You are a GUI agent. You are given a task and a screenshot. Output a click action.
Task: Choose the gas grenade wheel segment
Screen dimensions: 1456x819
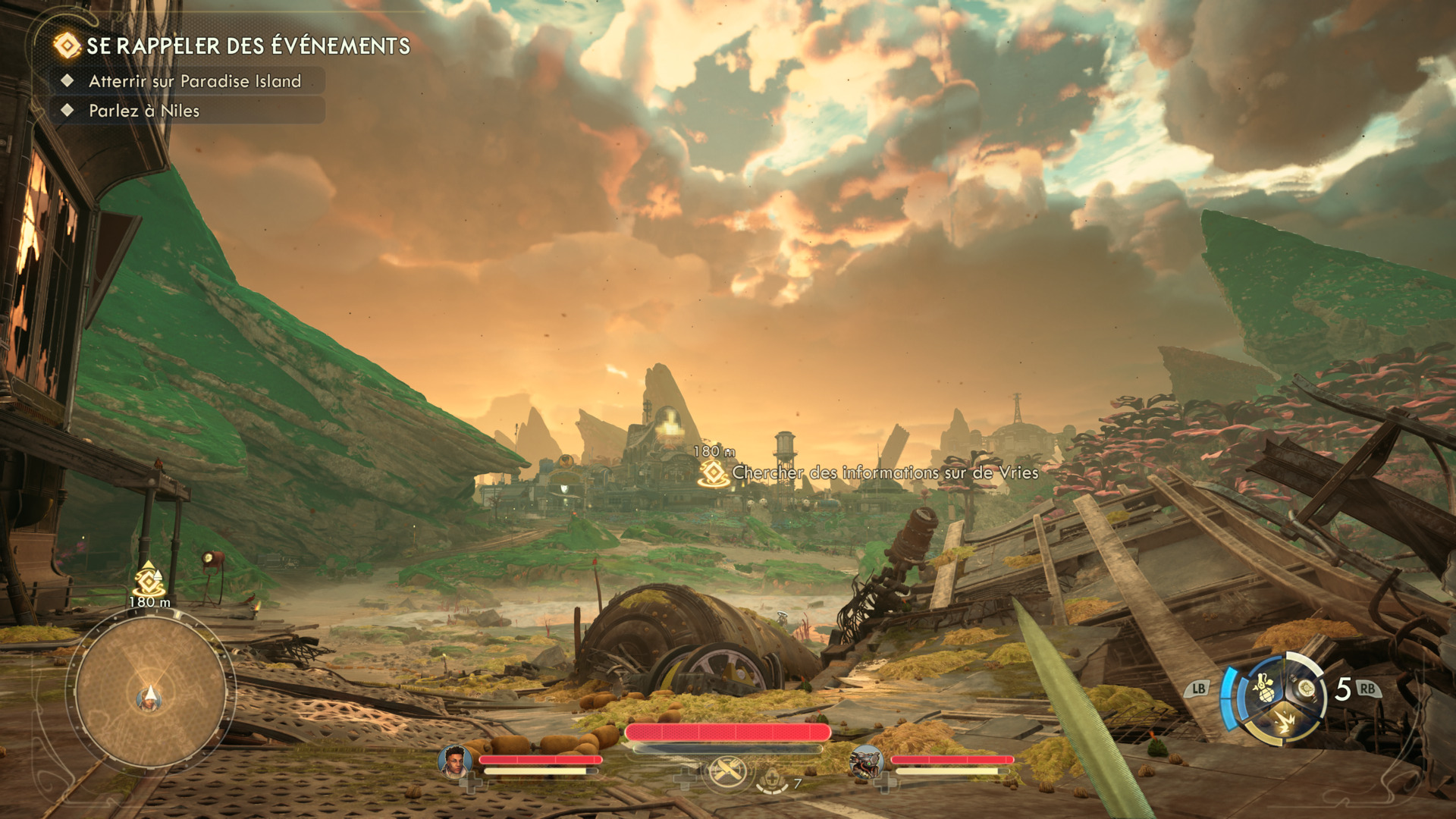[1264, 689]
